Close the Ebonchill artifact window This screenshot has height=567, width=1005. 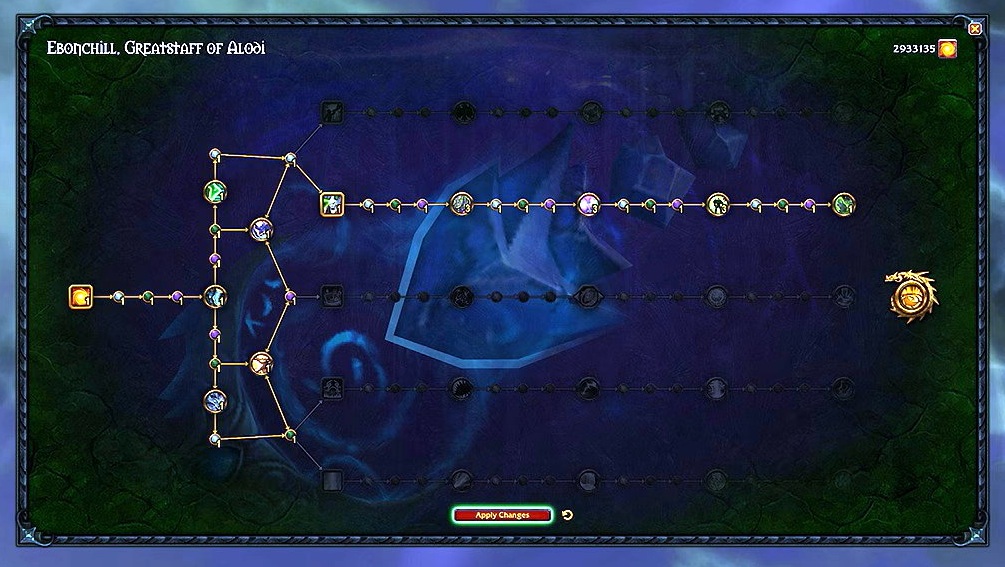(975, 29)
